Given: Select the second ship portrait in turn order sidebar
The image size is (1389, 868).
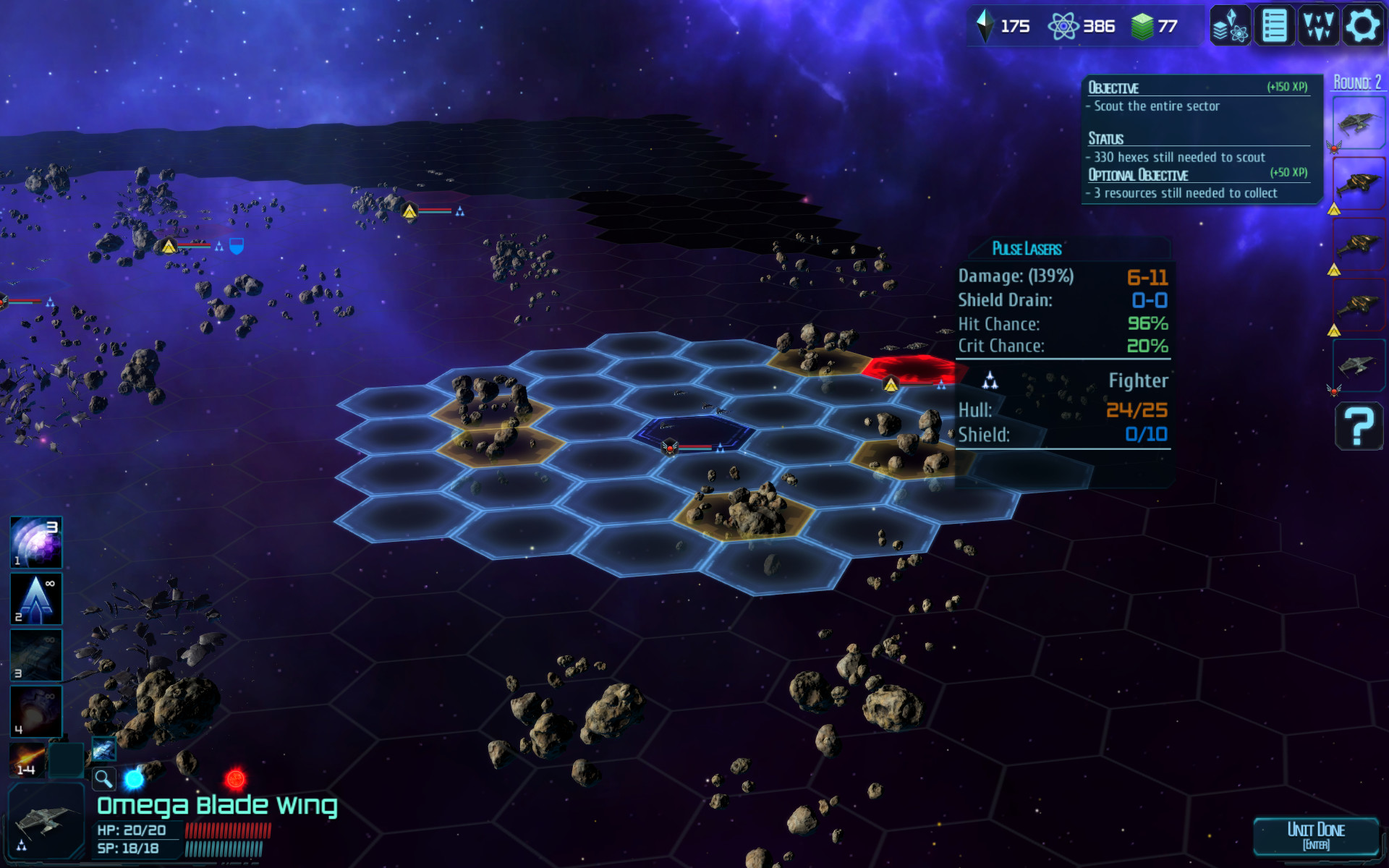Looking at the screenshot, I should point(1359,183).
